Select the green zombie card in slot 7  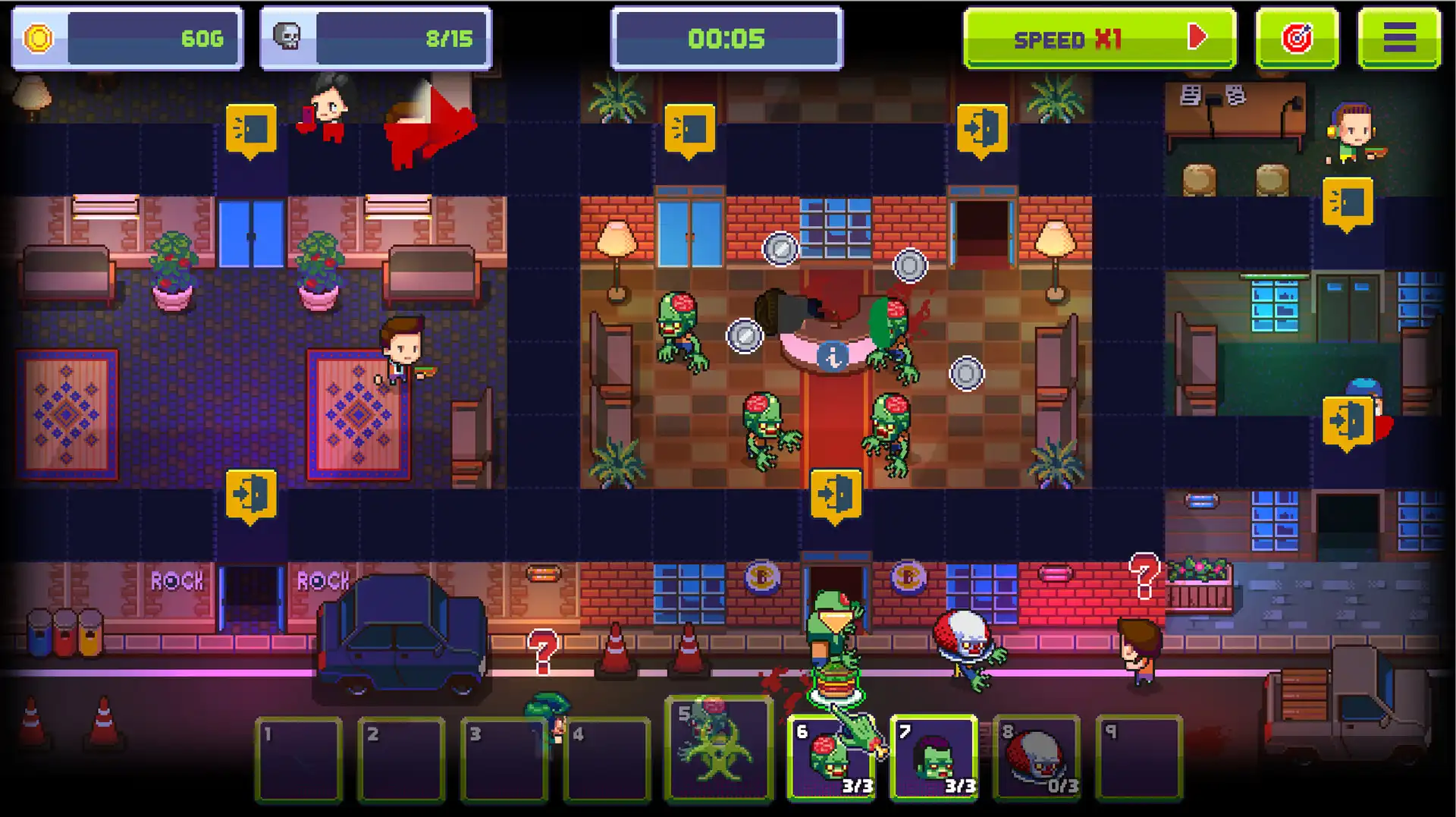pos(934,759)
